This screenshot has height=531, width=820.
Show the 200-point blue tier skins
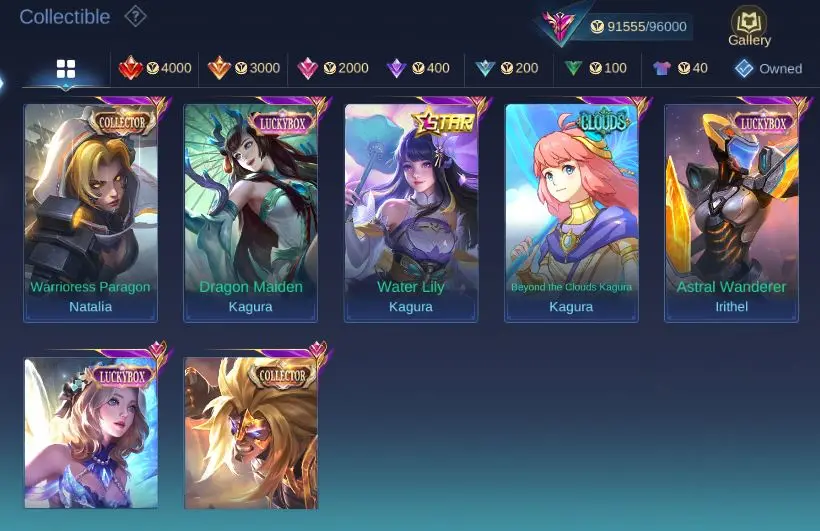click(x=506, y=68)
